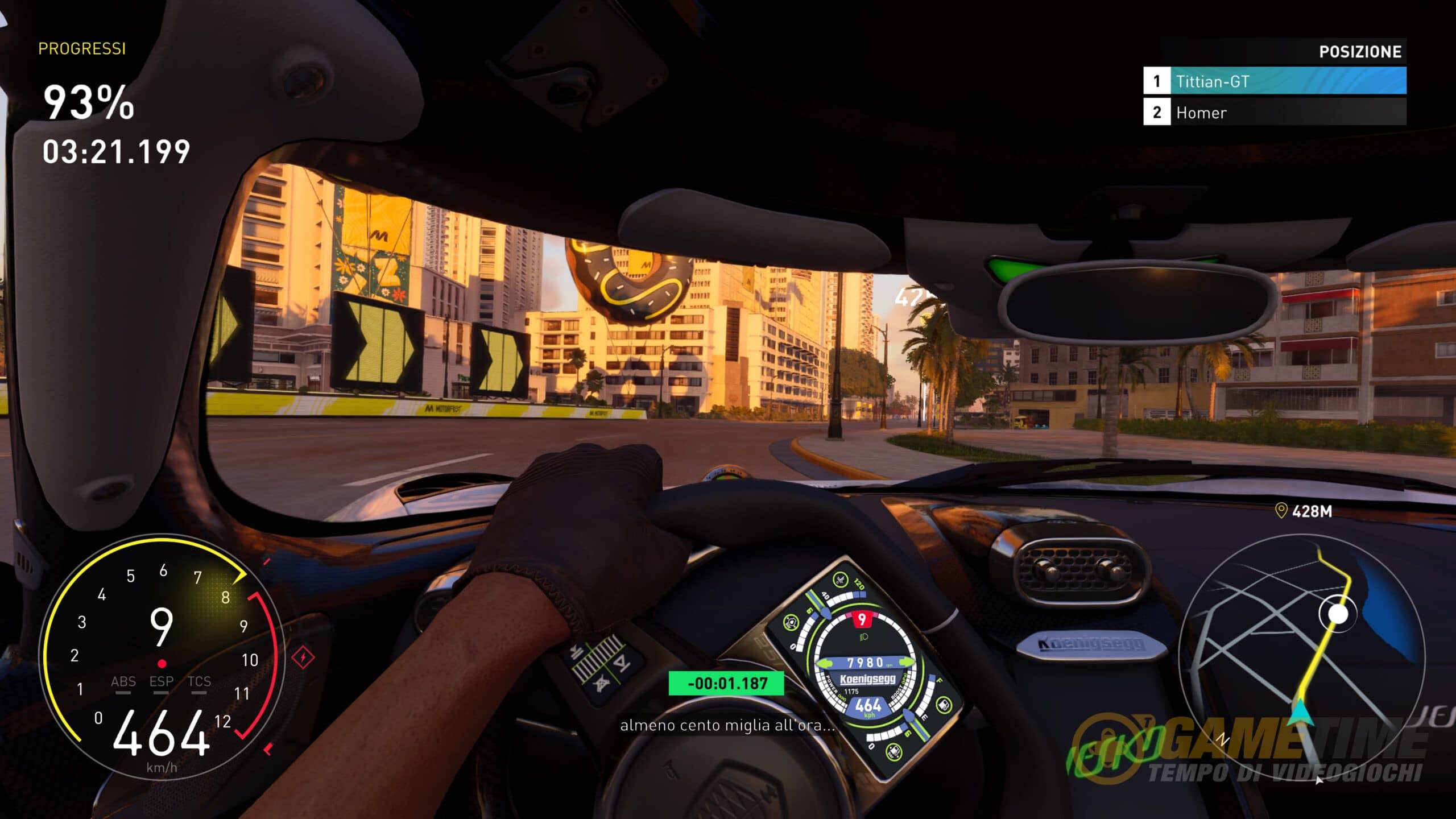Click the 428M waypoint distance marker
The width and height of the screenshot is (1456, 819).
(x=1304, y=511)
